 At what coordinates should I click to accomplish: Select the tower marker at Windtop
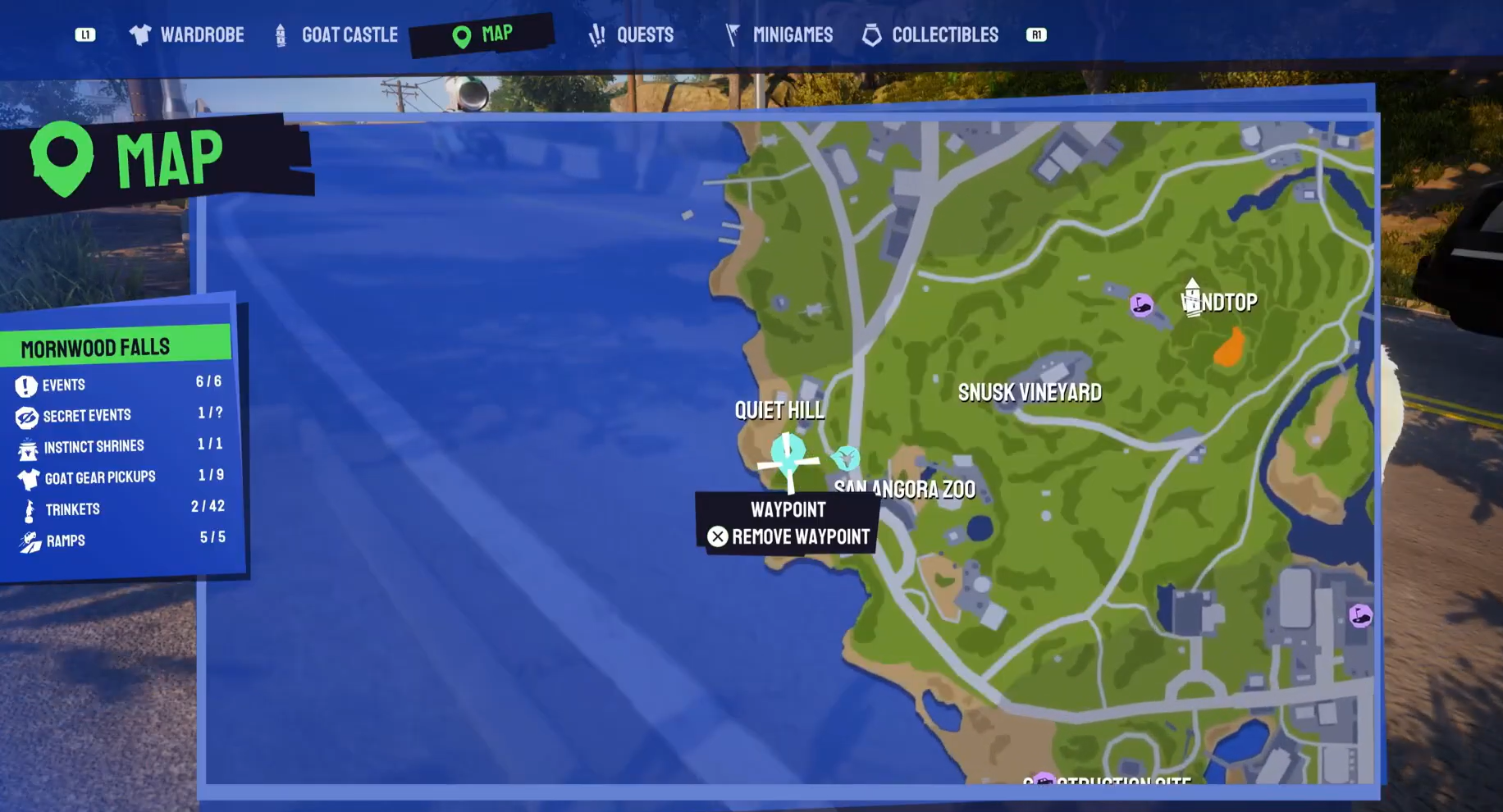[x=1193, y=297]
